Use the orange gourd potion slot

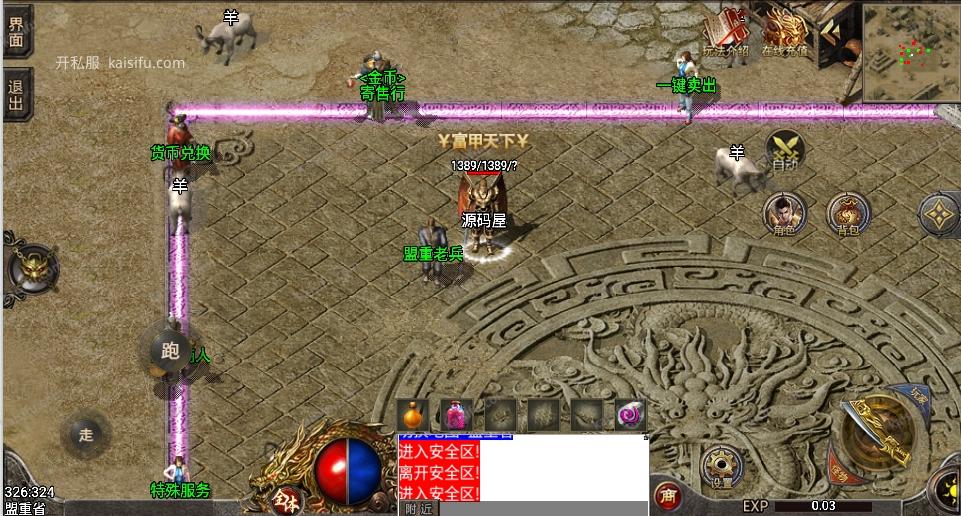[x=413, y=414]
